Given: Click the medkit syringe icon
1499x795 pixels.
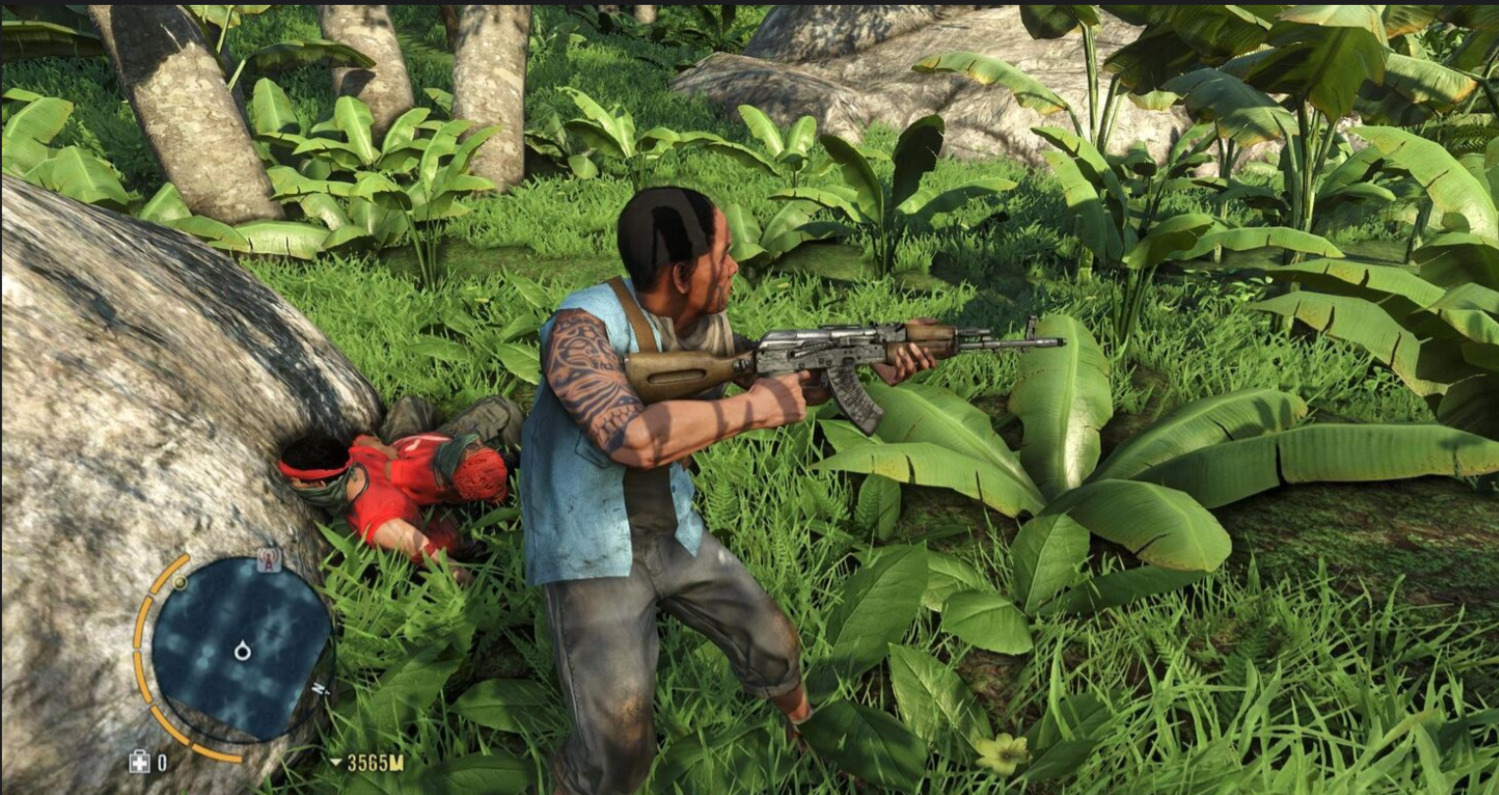Looking at the screenshot, I should pyautogui.click(x=139, y=763).
